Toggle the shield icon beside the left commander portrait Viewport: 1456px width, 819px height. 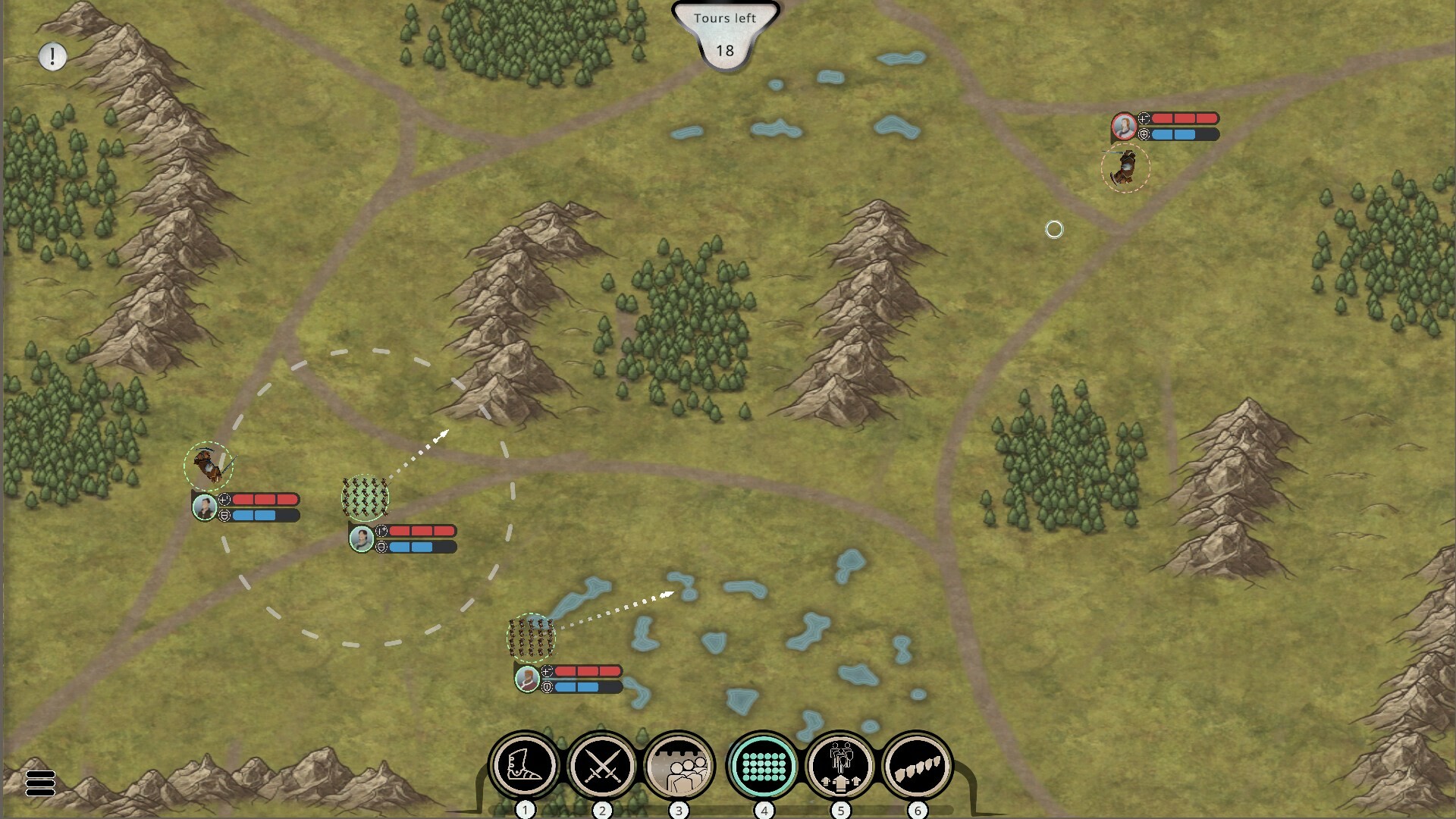click(x=224, y=515)
